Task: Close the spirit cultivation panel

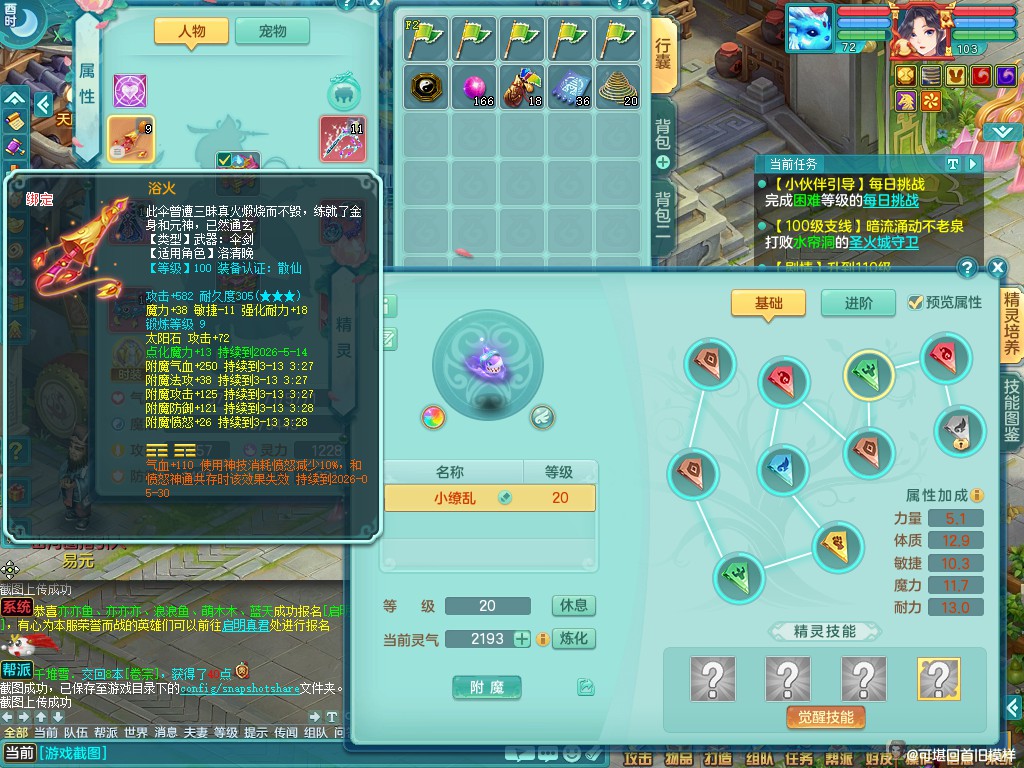Action: tap(997, 268)
